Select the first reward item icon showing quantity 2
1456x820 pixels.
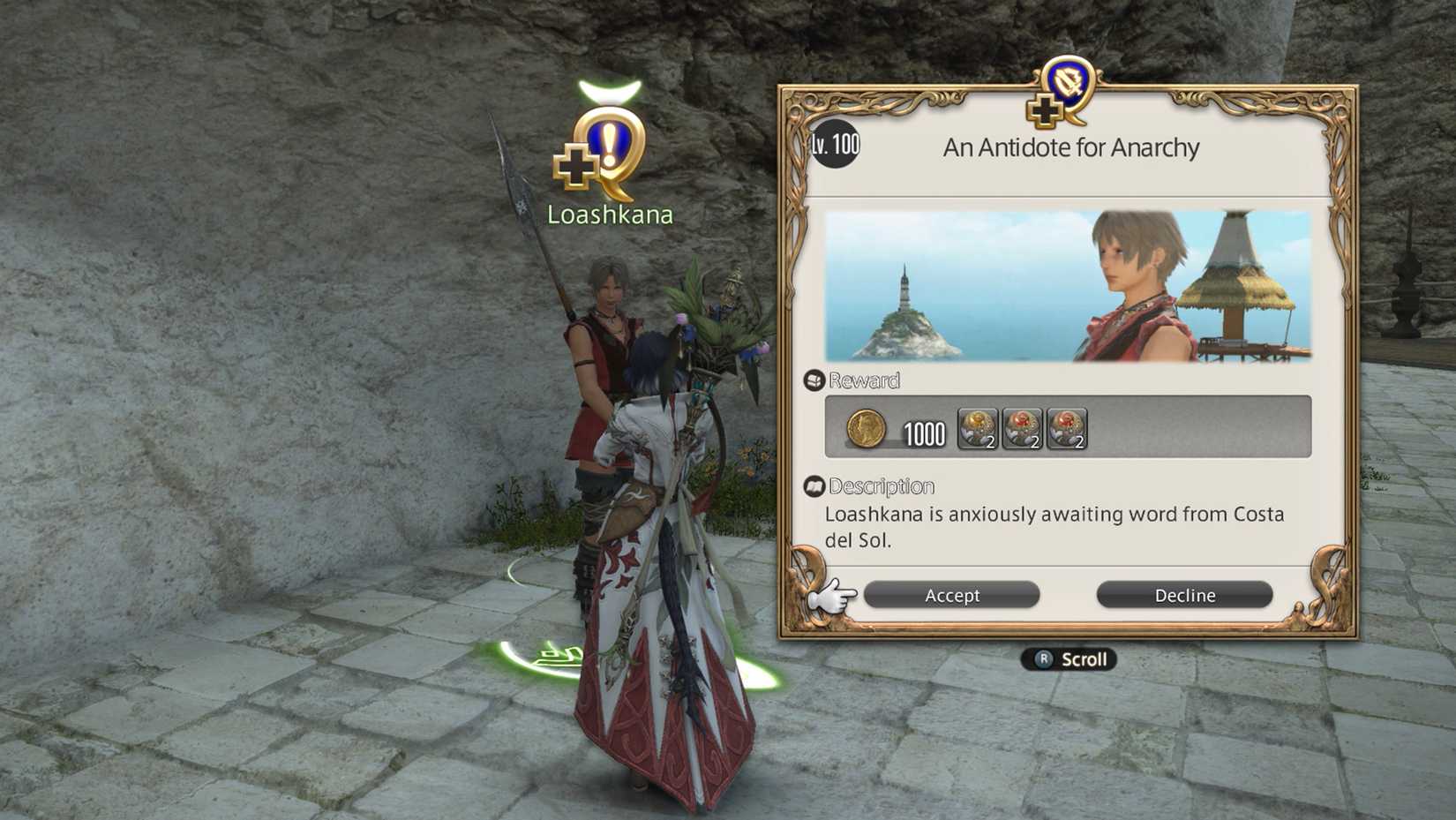tap(977, 430)
